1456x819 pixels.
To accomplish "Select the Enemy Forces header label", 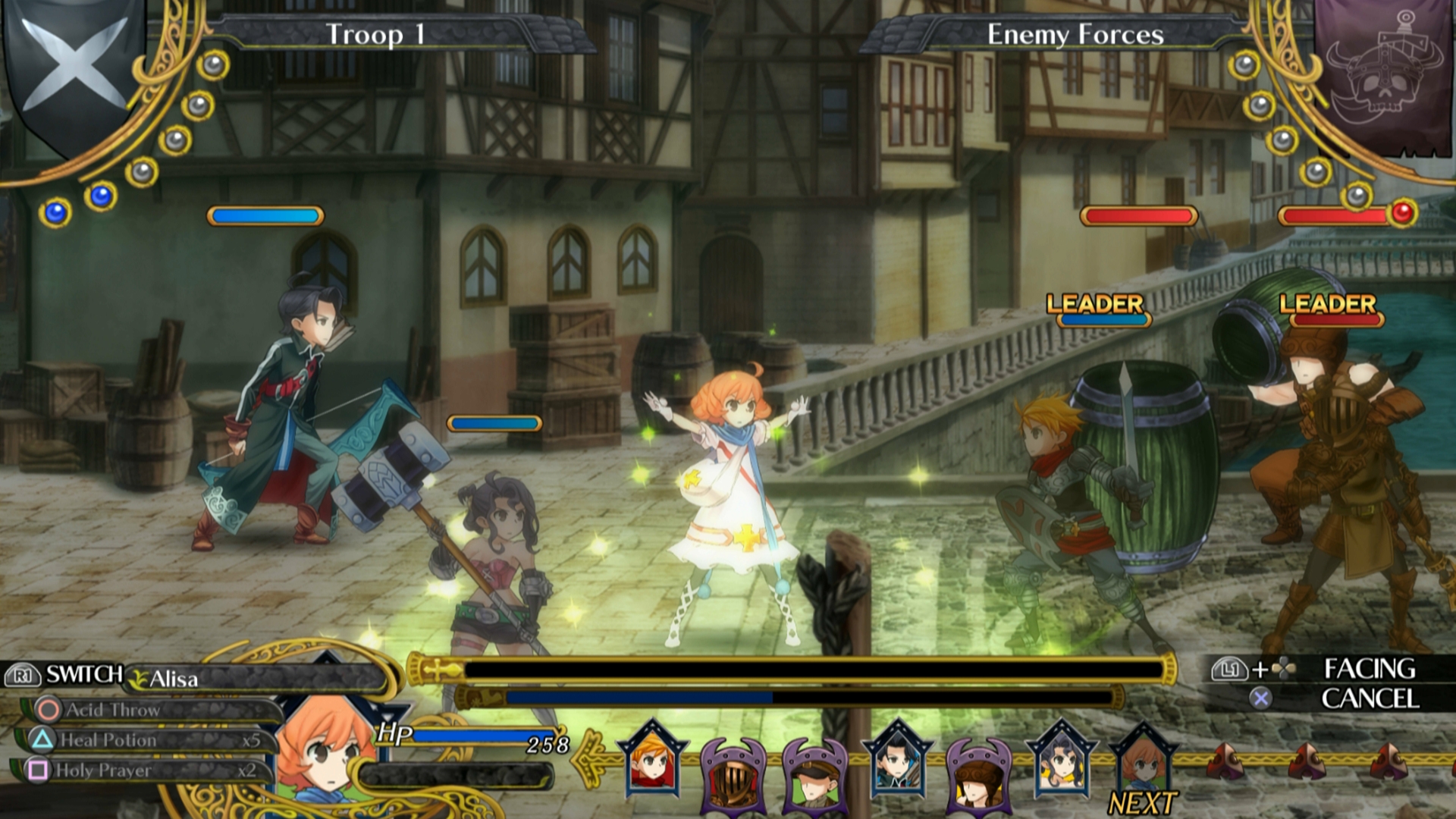I will (x=1075, y=35).
